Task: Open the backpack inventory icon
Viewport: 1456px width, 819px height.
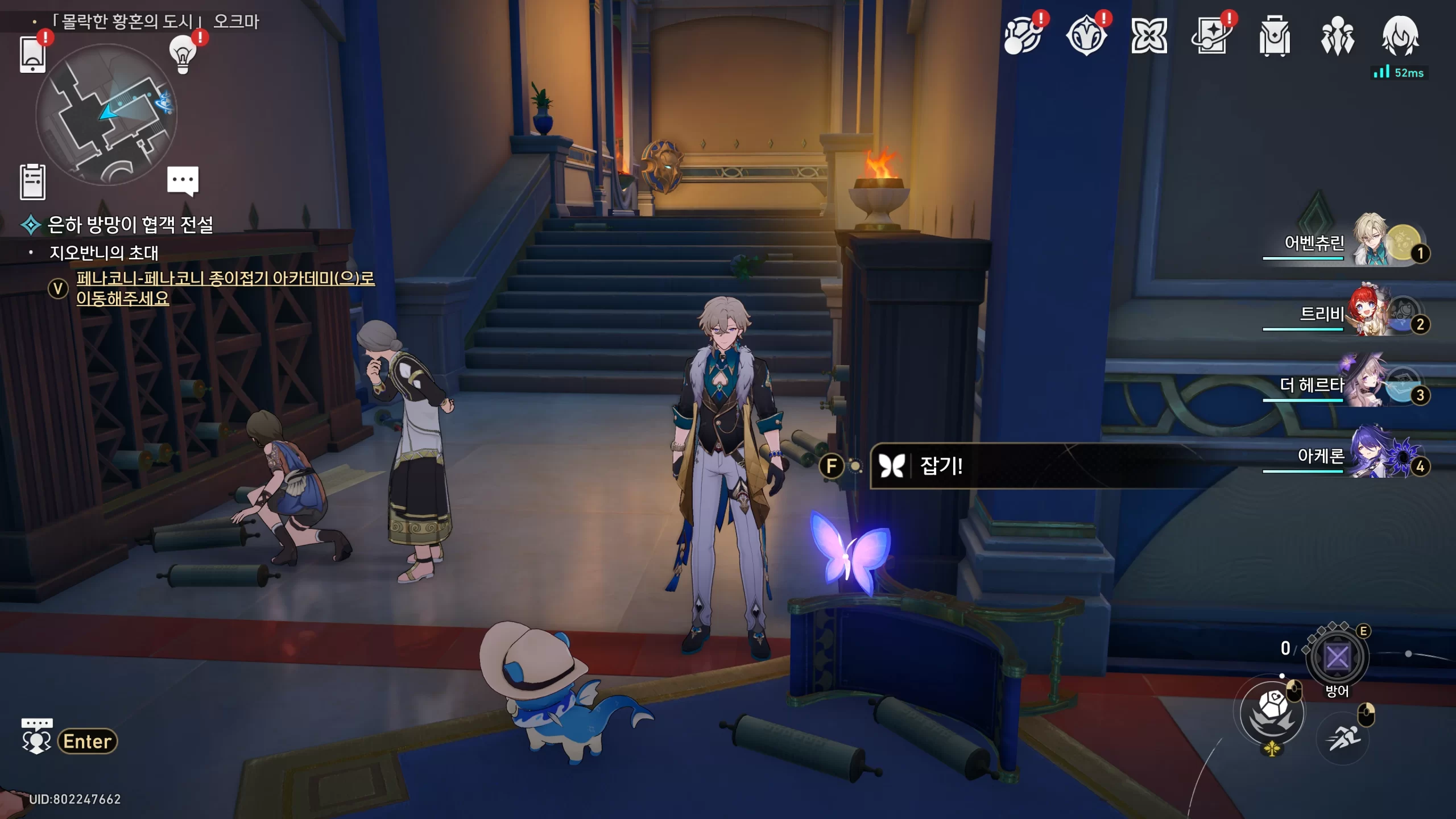Action: [x=1275, y=36]
